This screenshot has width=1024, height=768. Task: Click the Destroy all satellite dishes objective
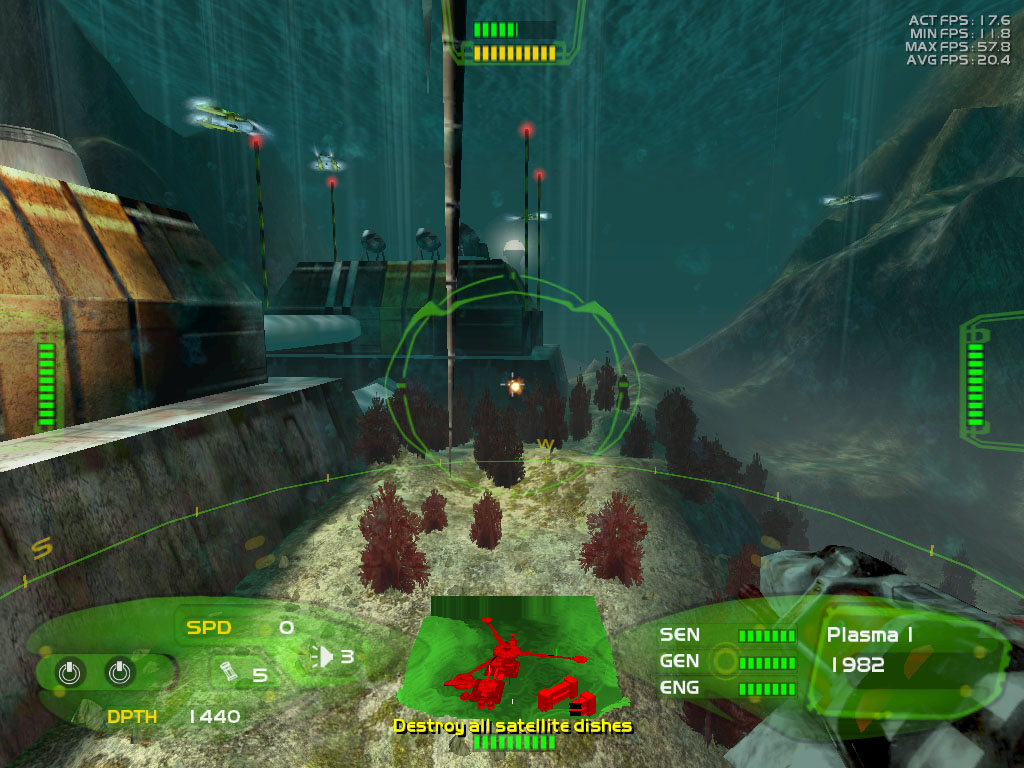pos(512,726)
